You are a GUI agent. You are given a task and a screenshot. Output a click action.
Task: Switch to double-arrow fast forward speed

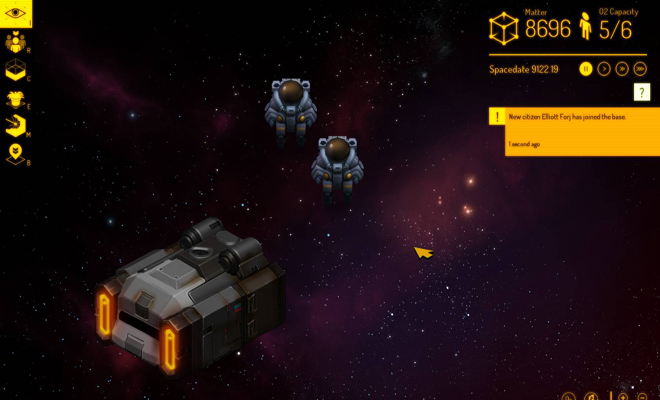[621, 69]
